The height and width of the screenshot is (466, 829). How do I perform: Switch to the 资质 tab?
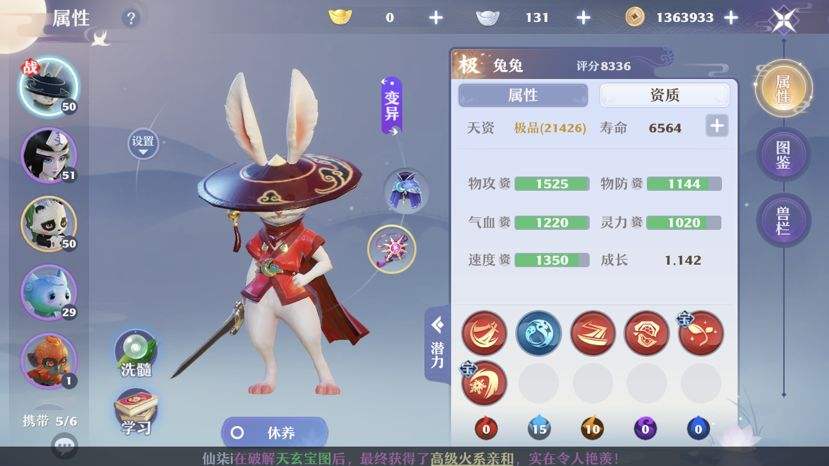(664, 95)
